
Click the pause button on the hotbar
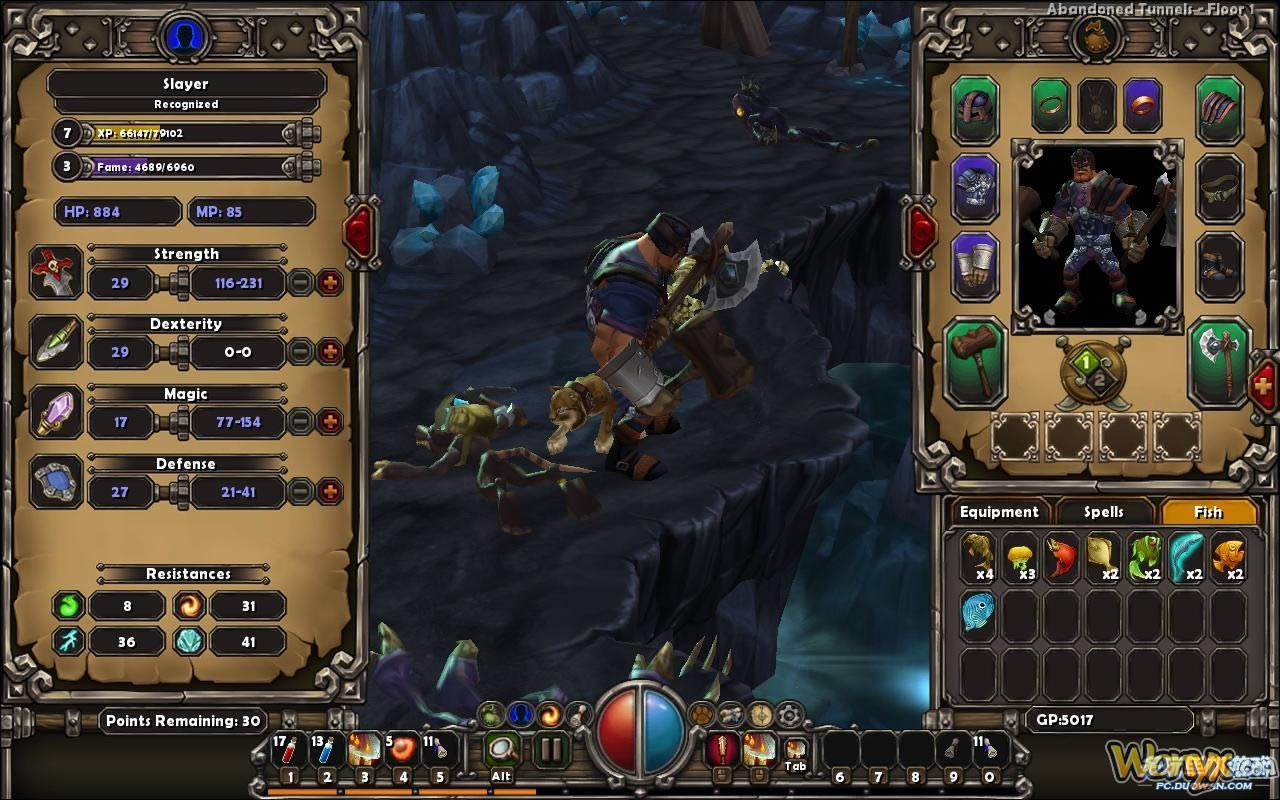pos(549,749)
